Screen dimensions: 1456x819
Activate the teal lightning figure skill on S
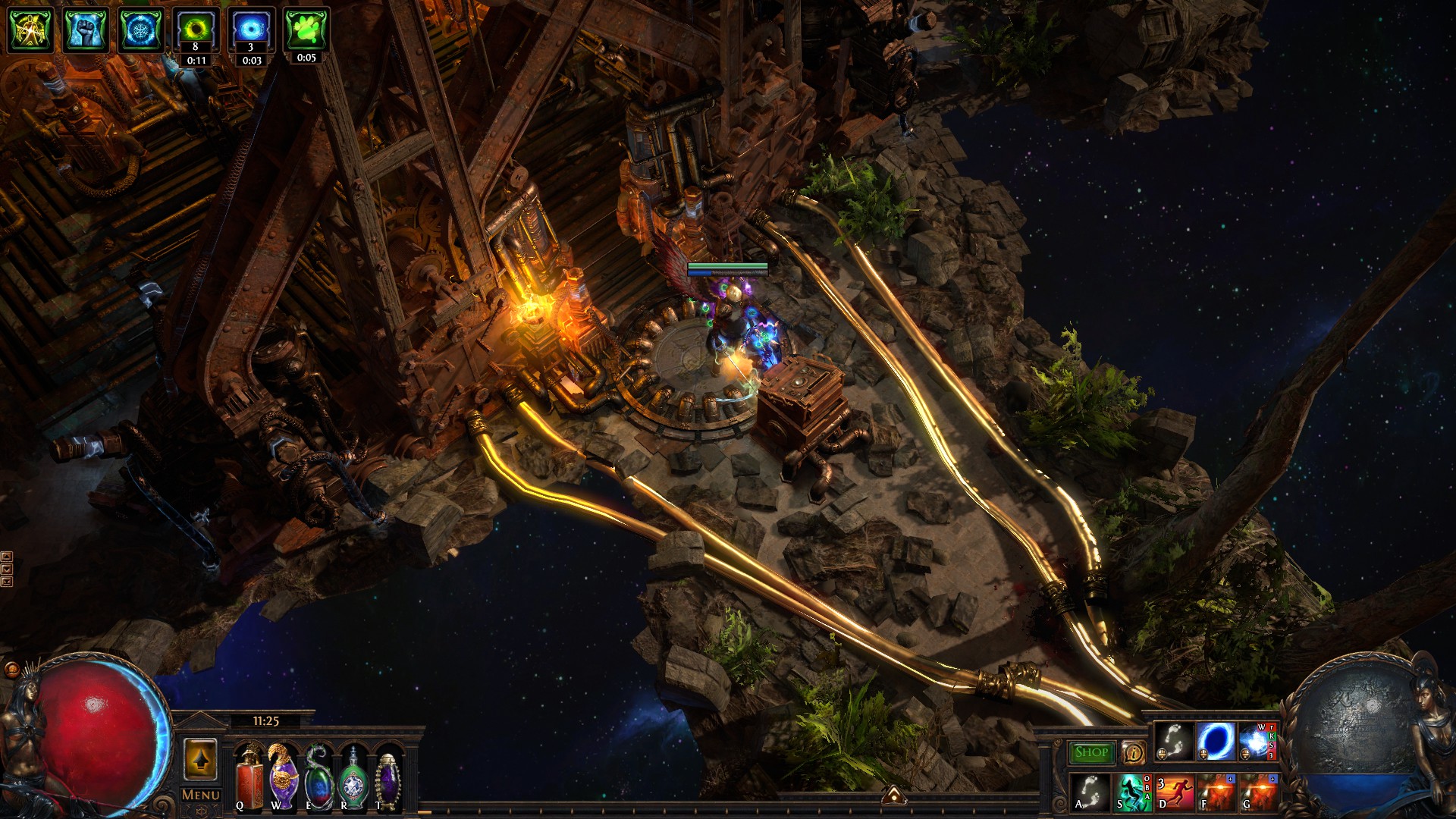[x=1131, y=792]
